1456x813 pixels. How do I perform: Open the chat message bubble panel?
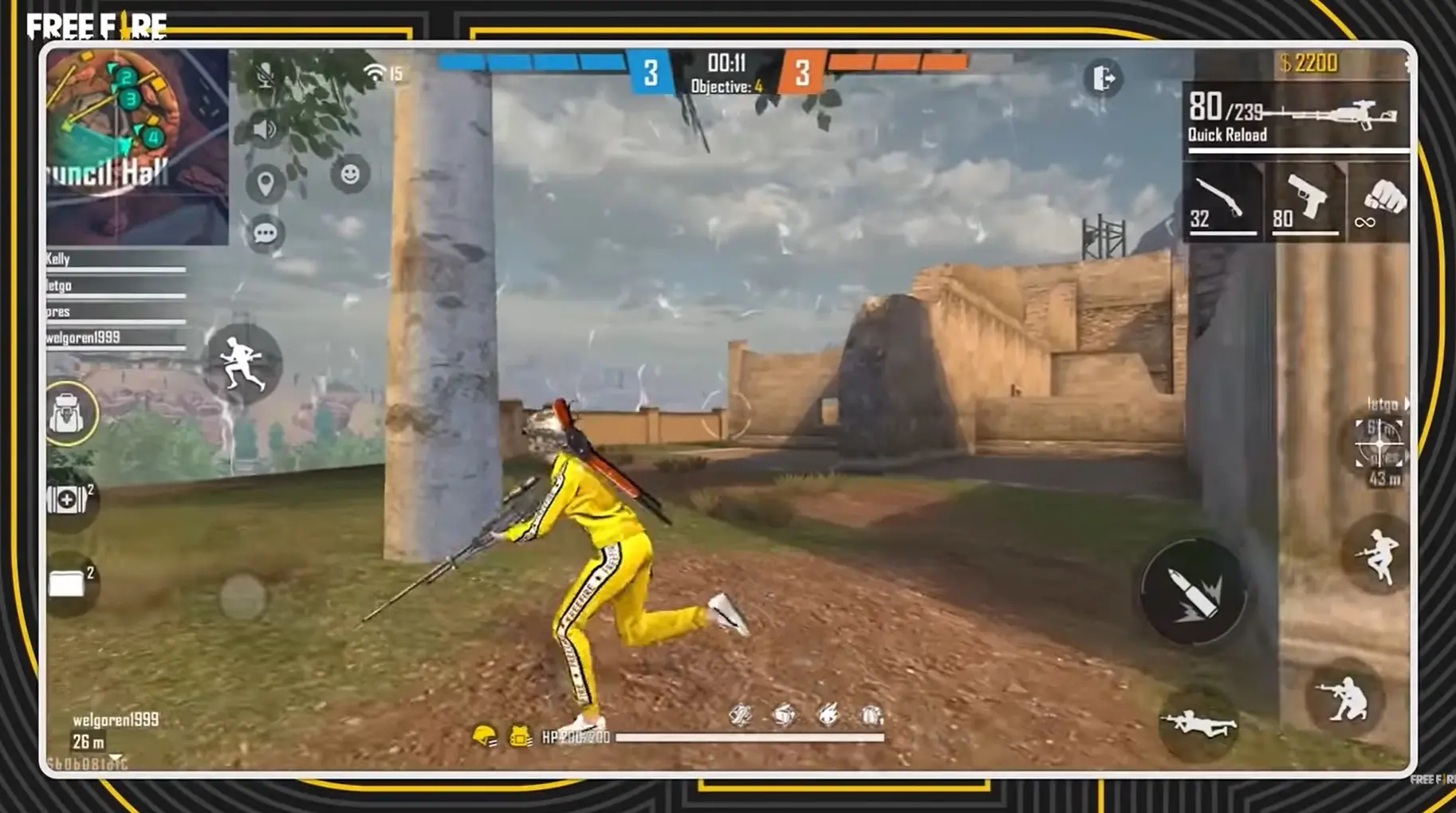coord(266,234)
